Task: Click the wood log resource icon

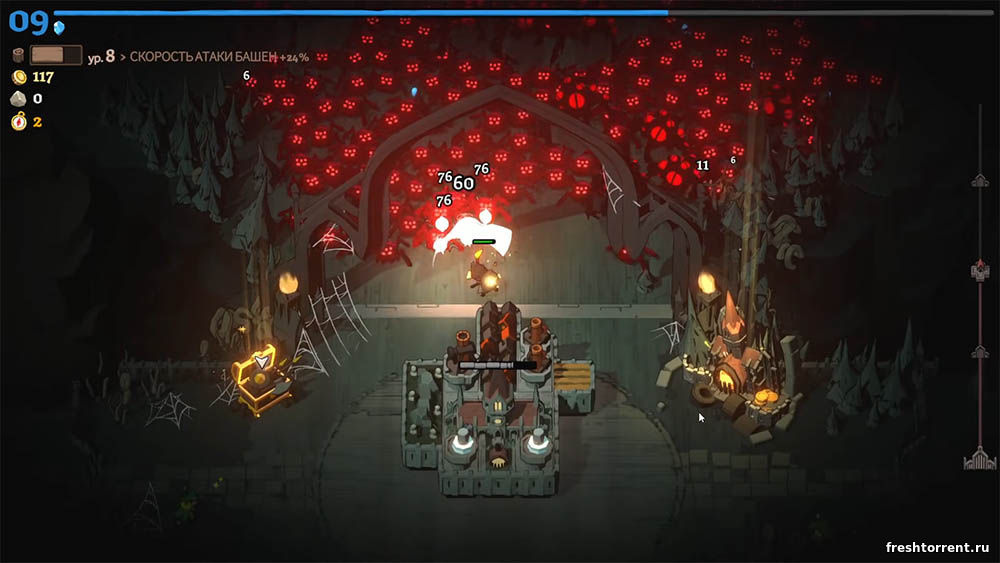Action: tap(18, 56)
